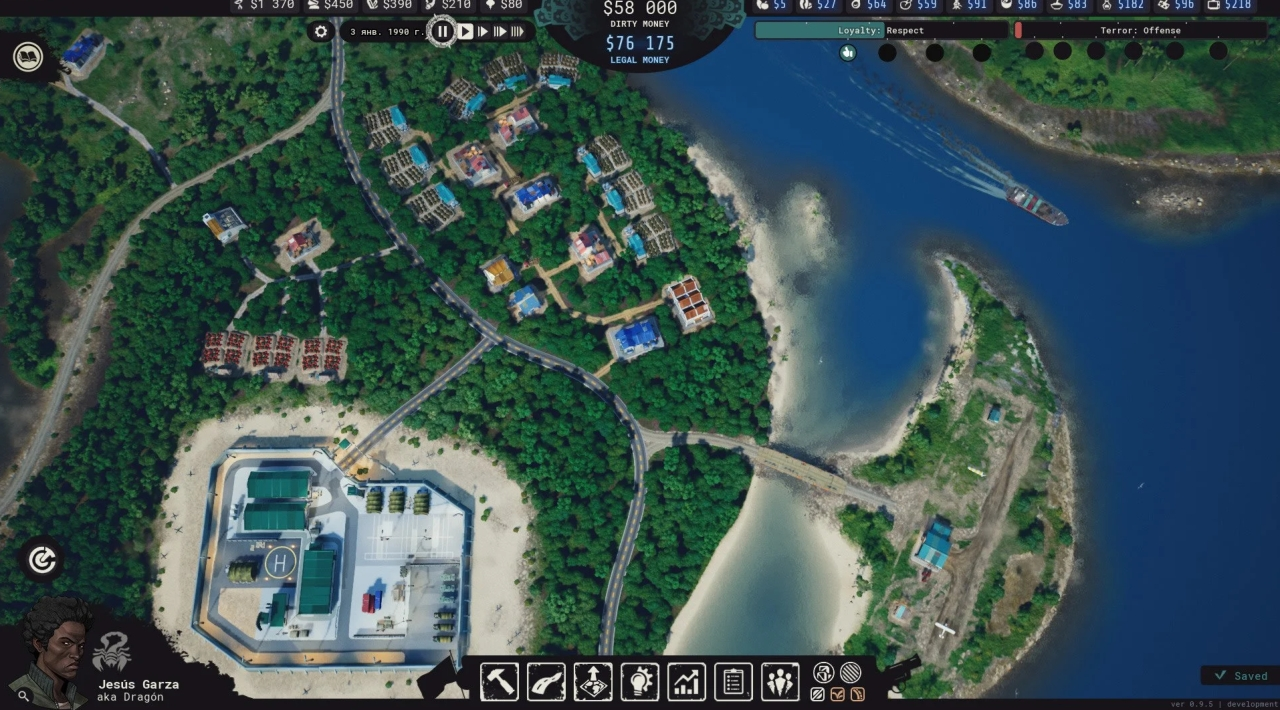The width and height of the screenshot is (1280, 710).
Task: Open the people management panel
Action: (780, 682)
